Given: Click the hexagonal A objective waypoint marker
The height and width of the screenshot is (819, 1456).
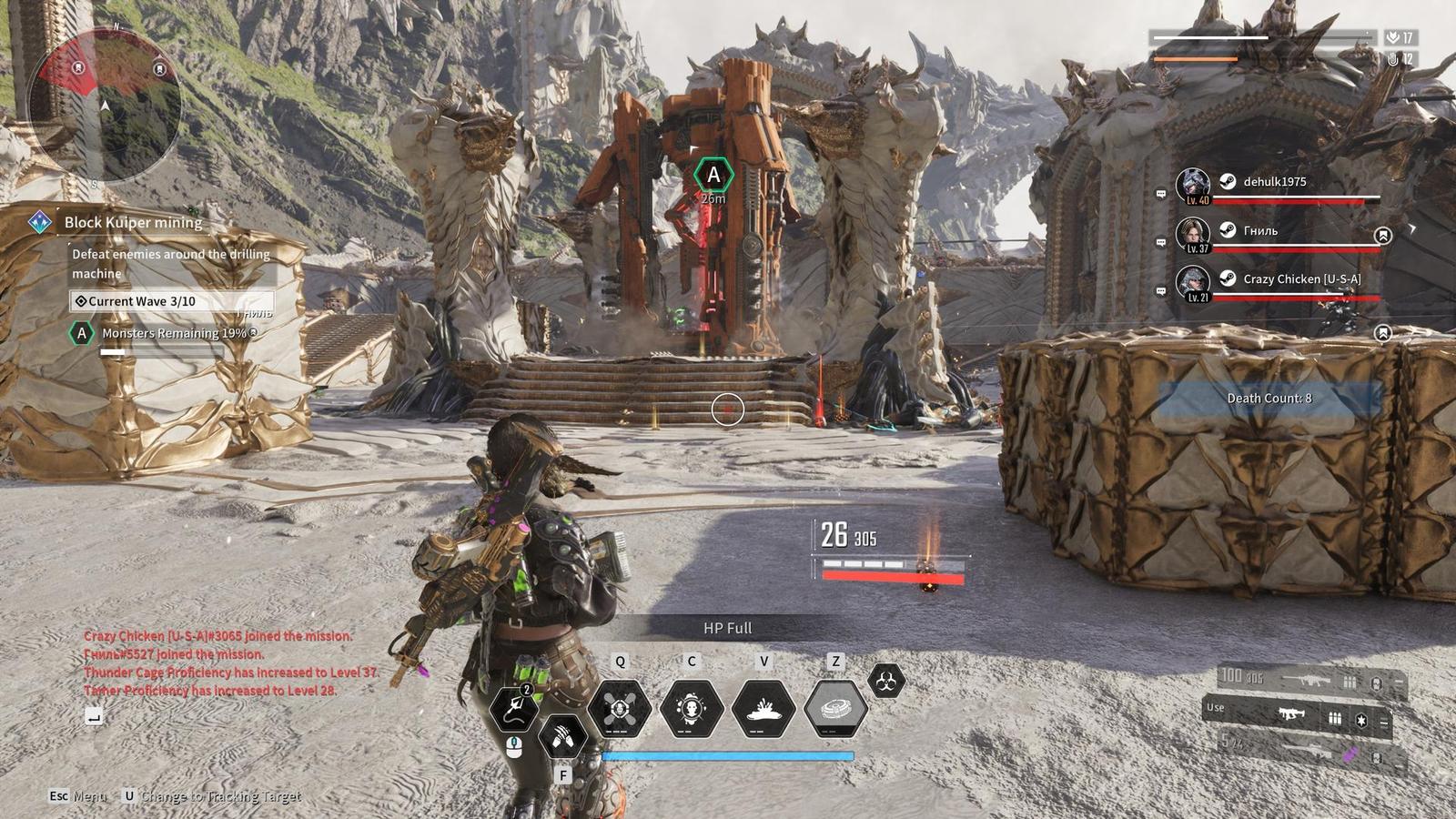Looking at the screenshot, I should [x=713, y=175].
